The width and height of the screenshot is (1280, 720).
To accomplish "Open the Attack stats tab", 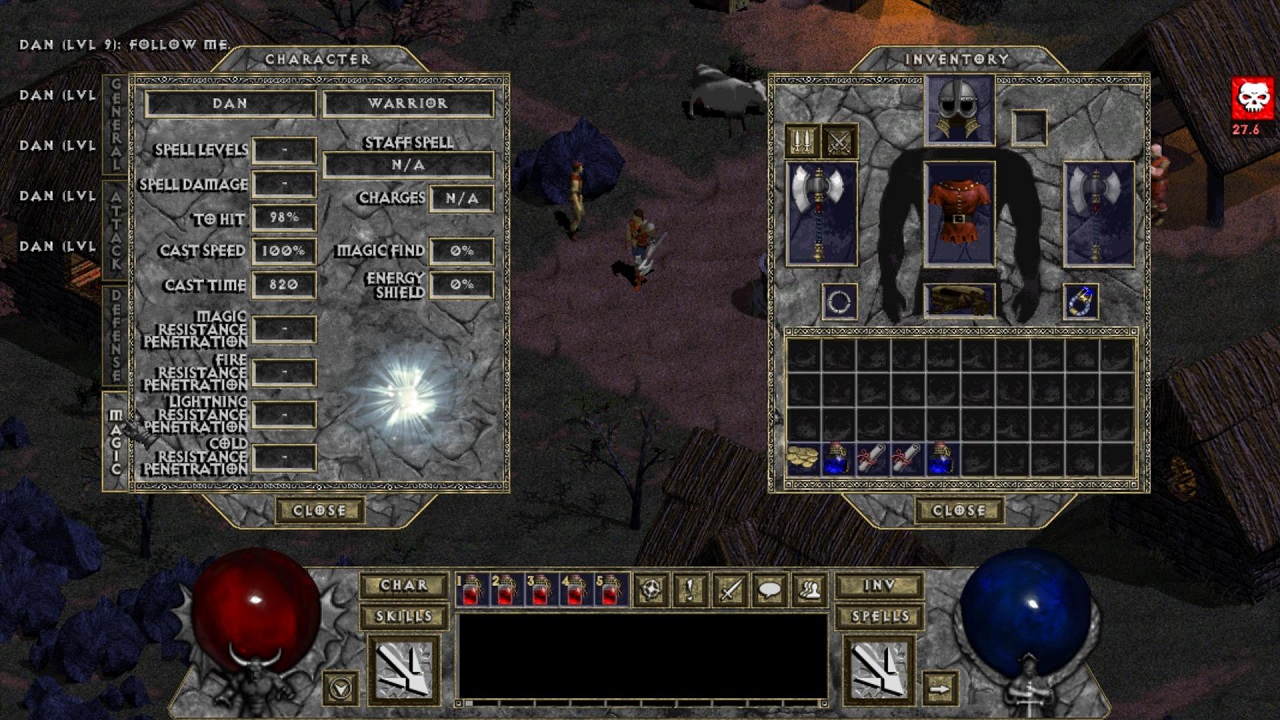I will click(116, 229).
